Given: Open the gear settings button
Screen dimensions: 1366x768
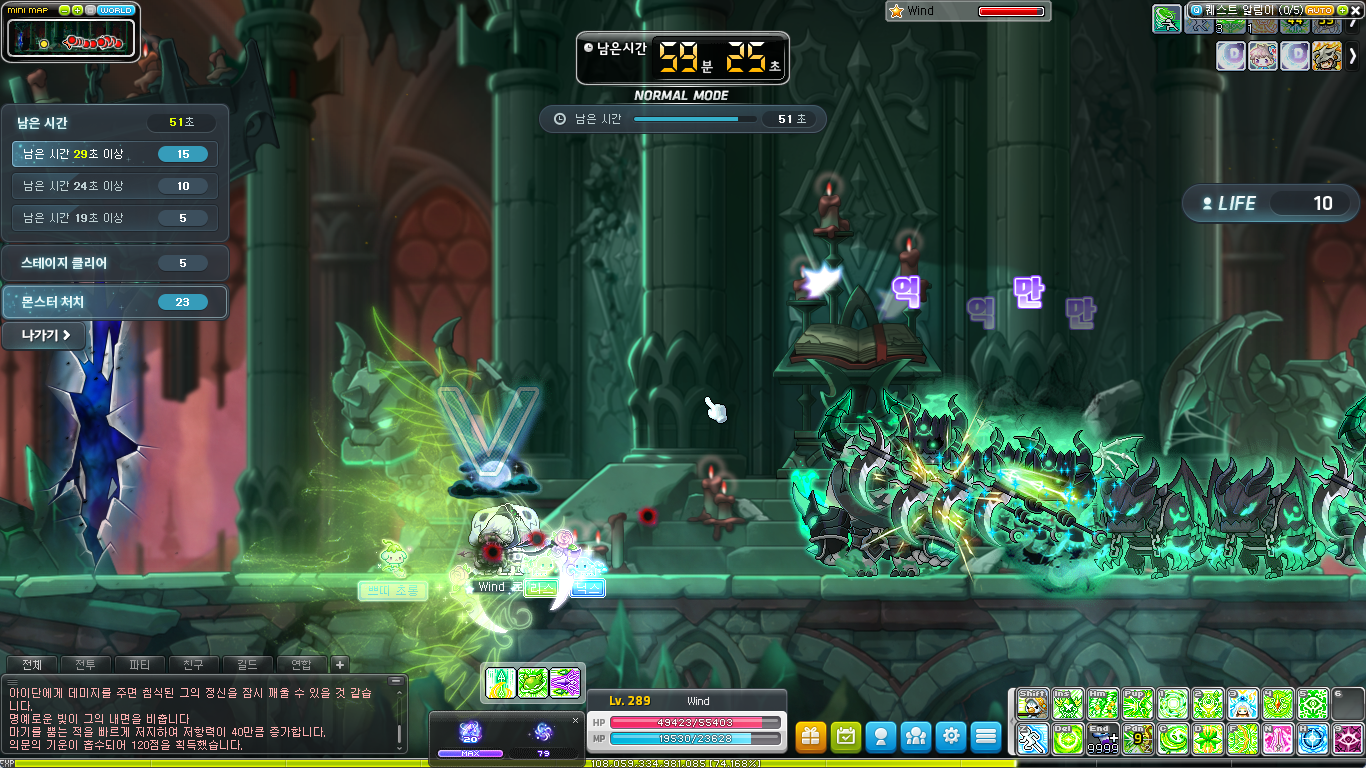Looking at the screenshot, I should pyautogui.click(x=951, y=737).
